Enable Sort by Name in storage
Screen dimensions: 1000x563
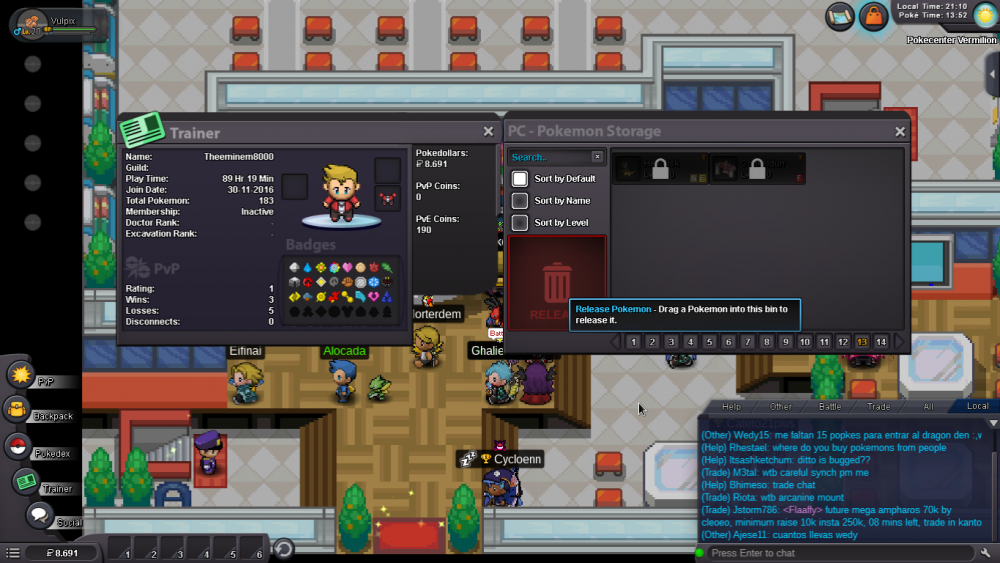520,201
